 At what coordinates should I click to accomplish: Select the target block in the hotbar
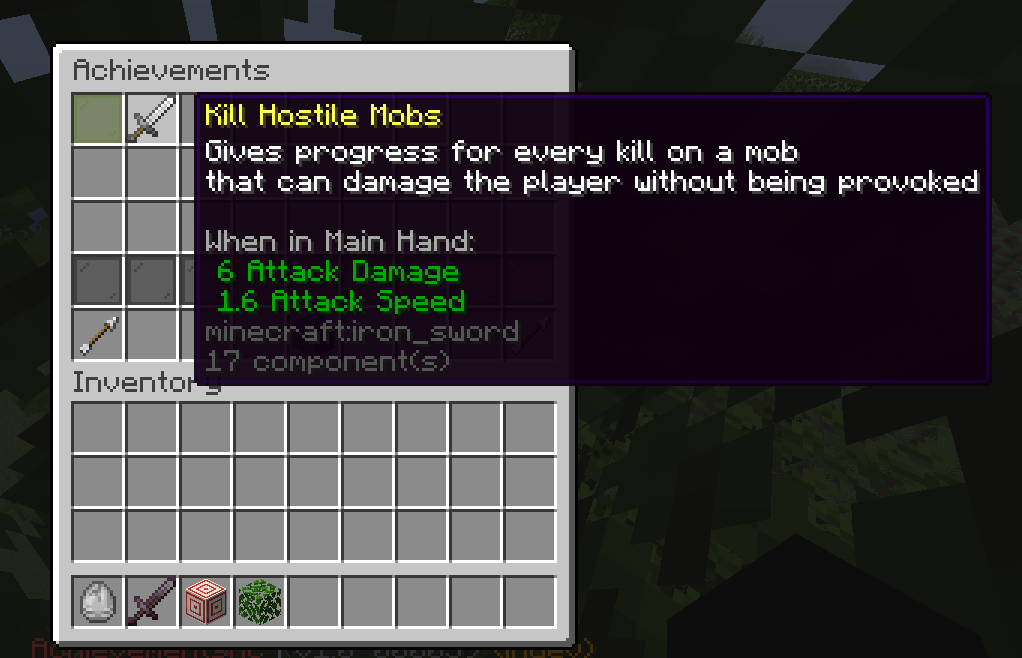pos(206,602)
